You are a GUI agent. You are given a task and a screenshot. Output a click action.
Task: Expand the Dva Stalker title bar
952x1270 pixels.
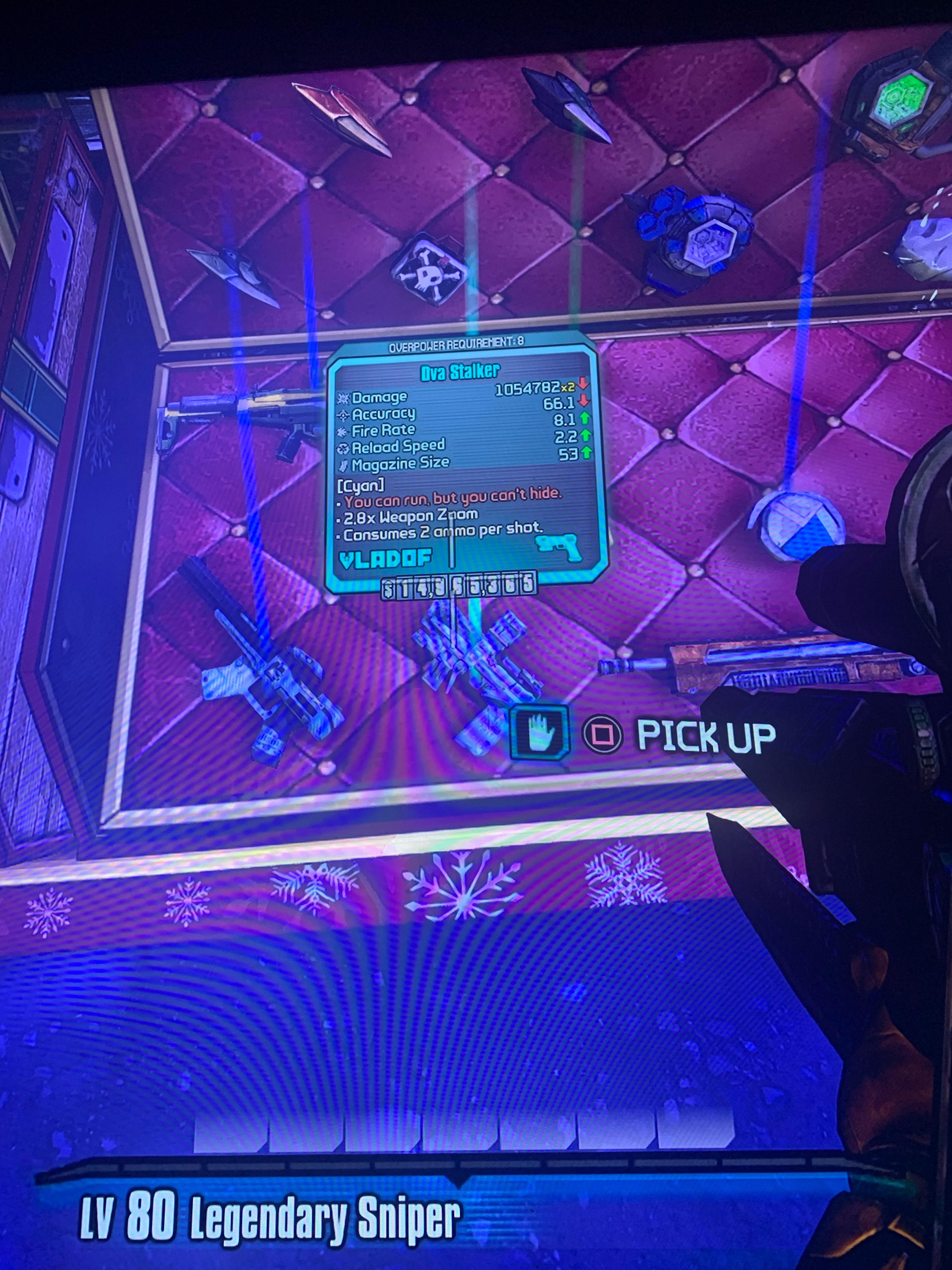click(x=462, y=370)
